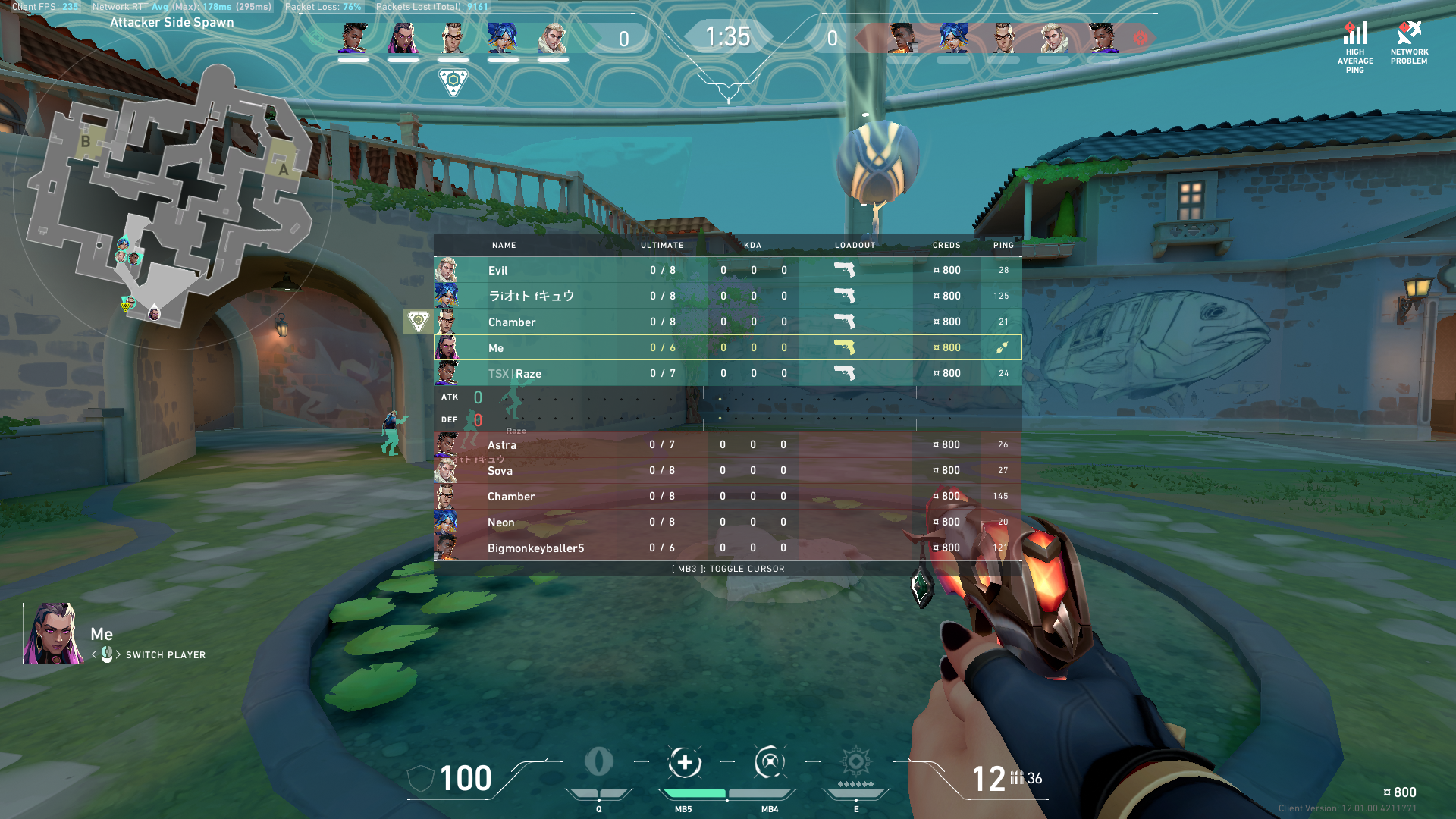
Task: Click the golden pistol icon in Me's row
Action: (x=844, y=347)
